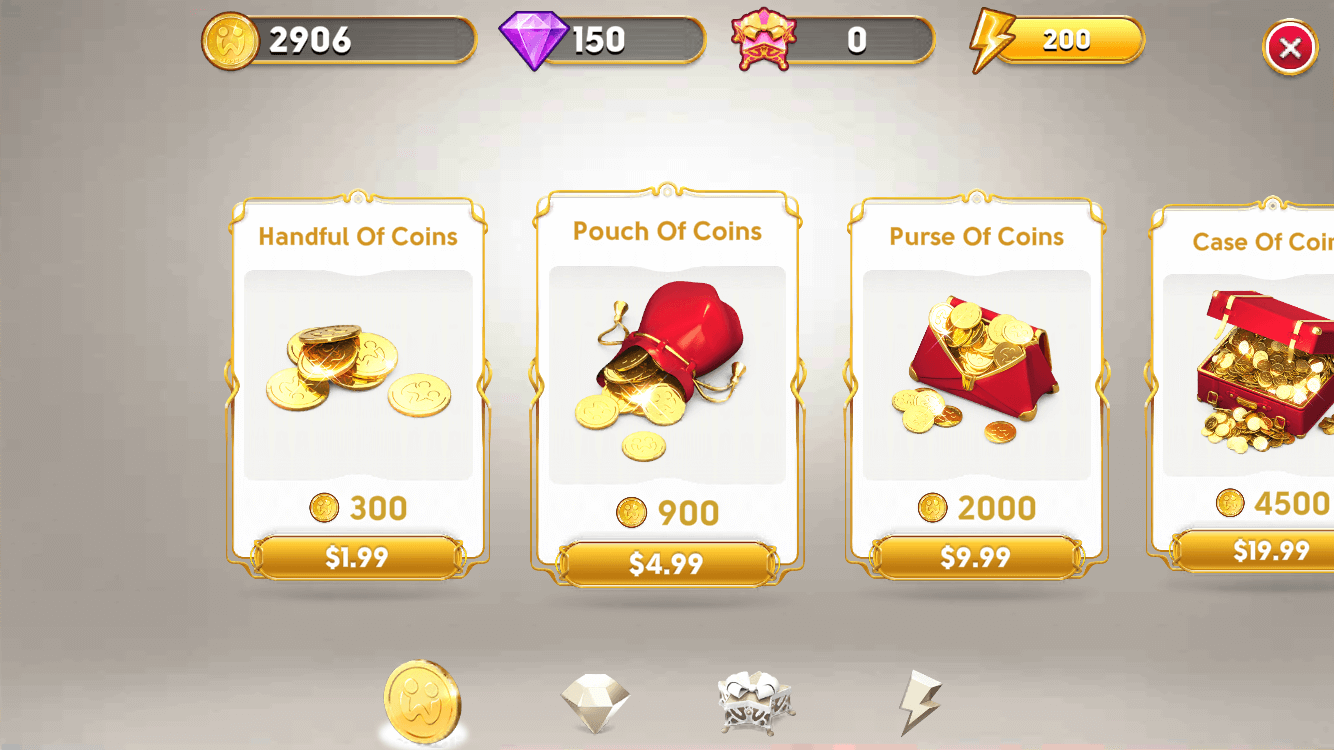This screenshot has width=1334, height=750.
Task: Select the diamond category icon at the bottom
Action: coord(594,700)
